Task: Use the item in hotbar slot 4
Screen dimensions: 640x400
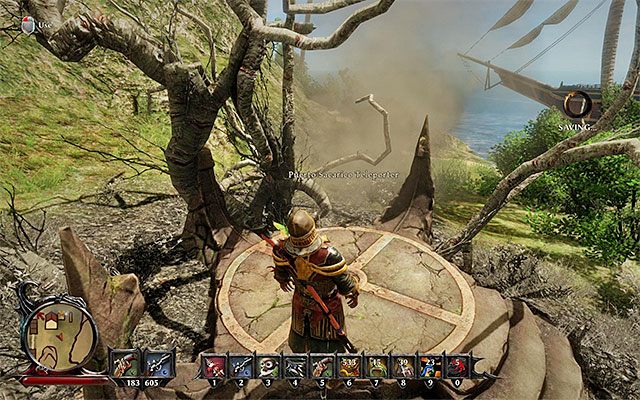Action: pos(295,366)
